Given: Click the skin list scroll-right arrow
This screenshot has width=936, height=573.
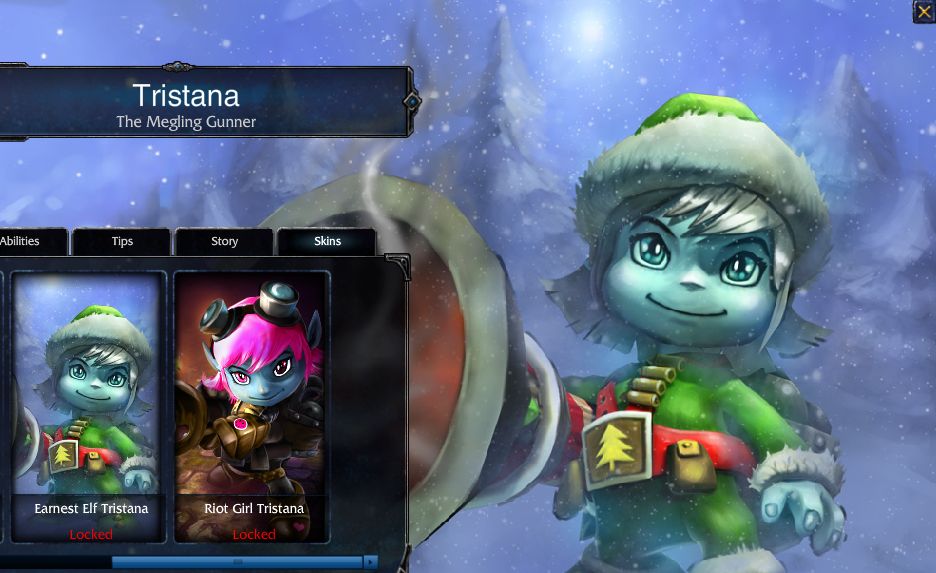Looking at the screenshot, I should 371,563.
